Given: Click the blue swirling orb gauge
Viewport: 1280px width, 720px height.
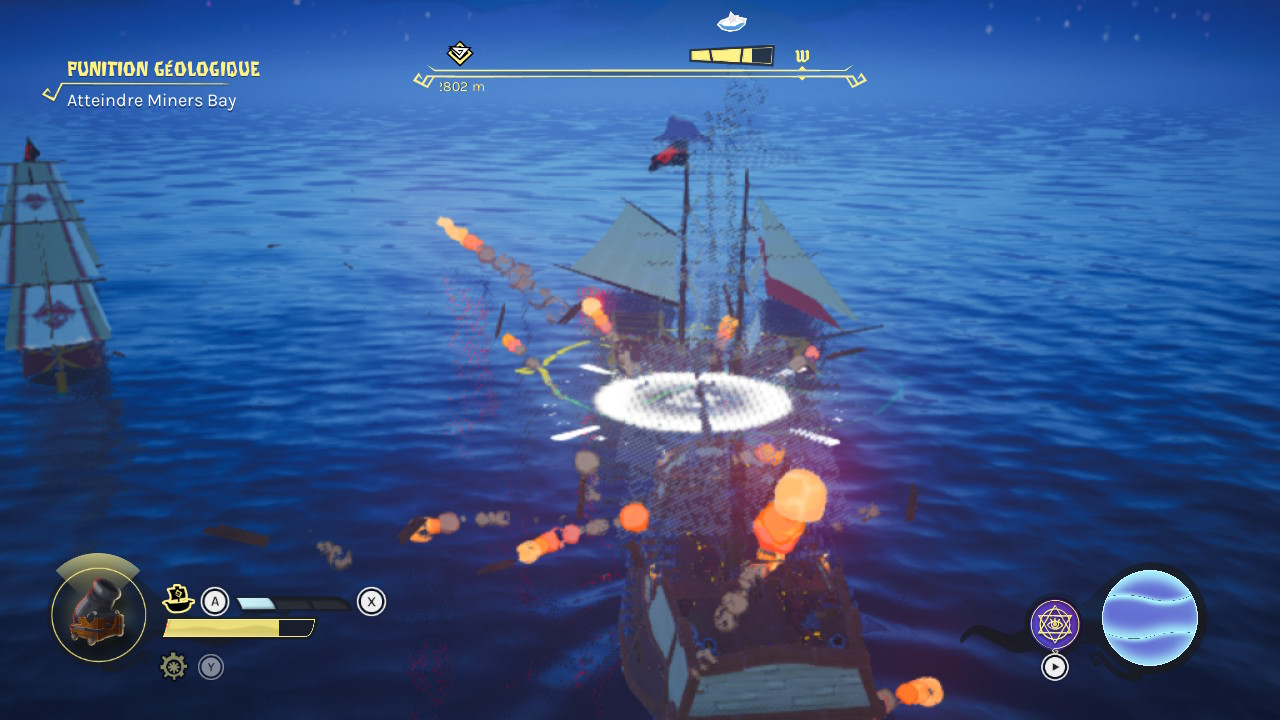Looking at the screenshot, I should click(x=1150, y=618).
